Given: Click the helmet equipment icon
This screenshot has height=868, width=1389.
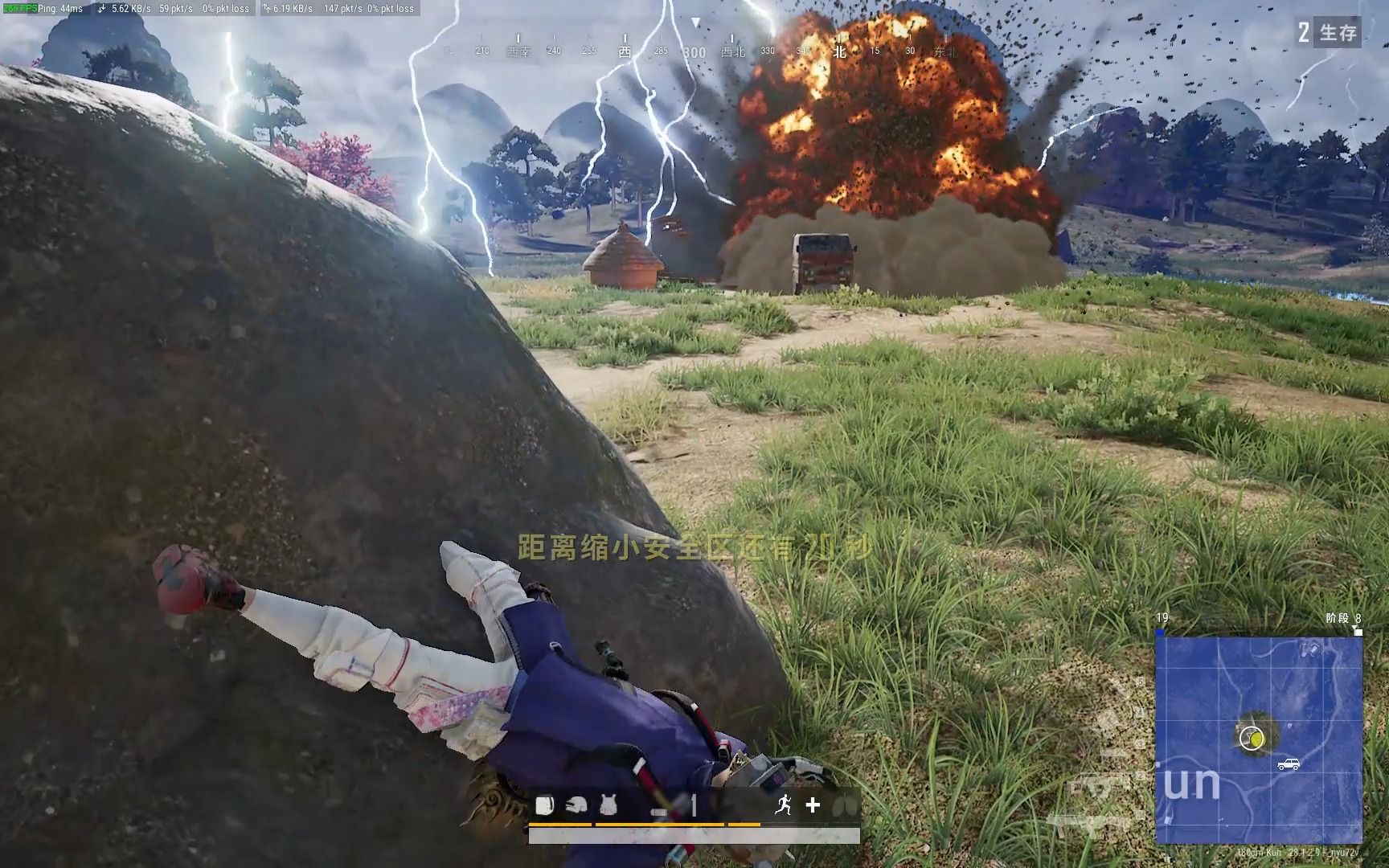Looking at the screenshot, I should tap(576, 805).
